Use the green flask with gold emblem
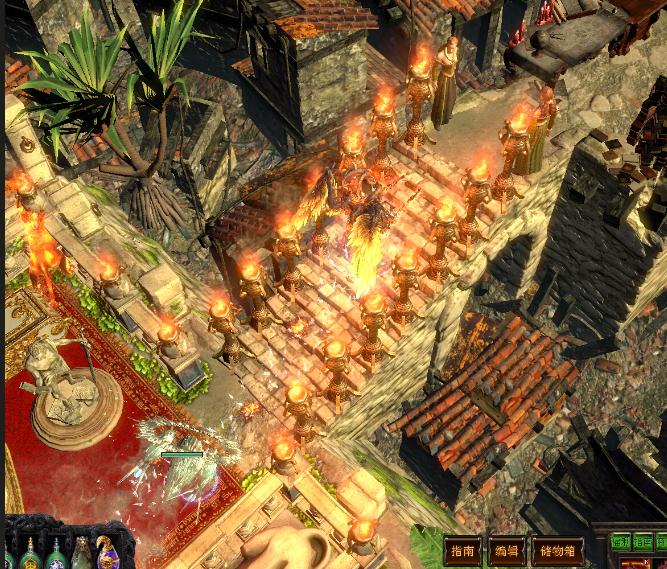Screen dimensions: 667x569 tap(31, 555)
